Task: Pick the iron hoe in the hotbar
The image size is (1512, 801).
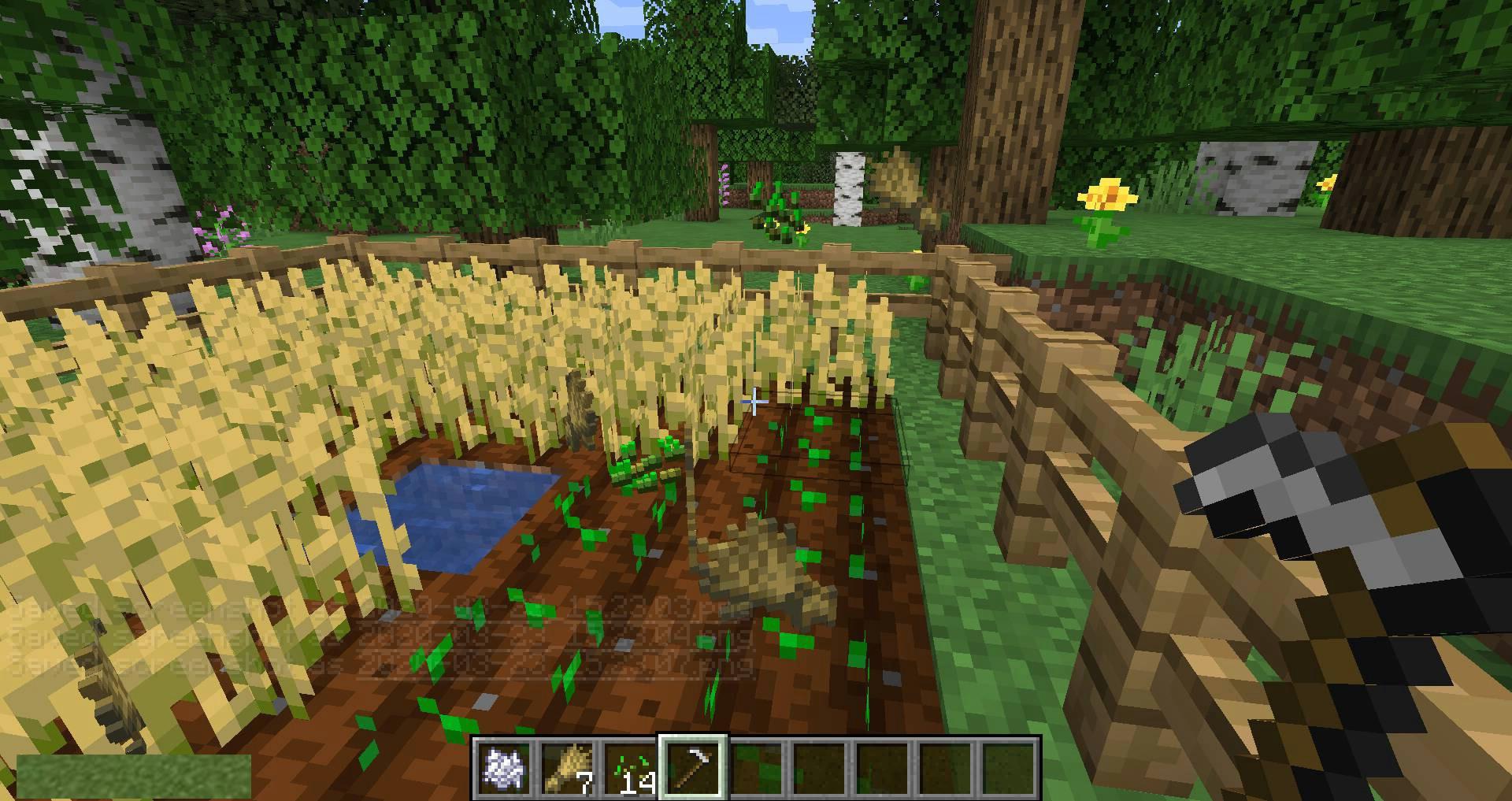Action: tap(693, 768)
